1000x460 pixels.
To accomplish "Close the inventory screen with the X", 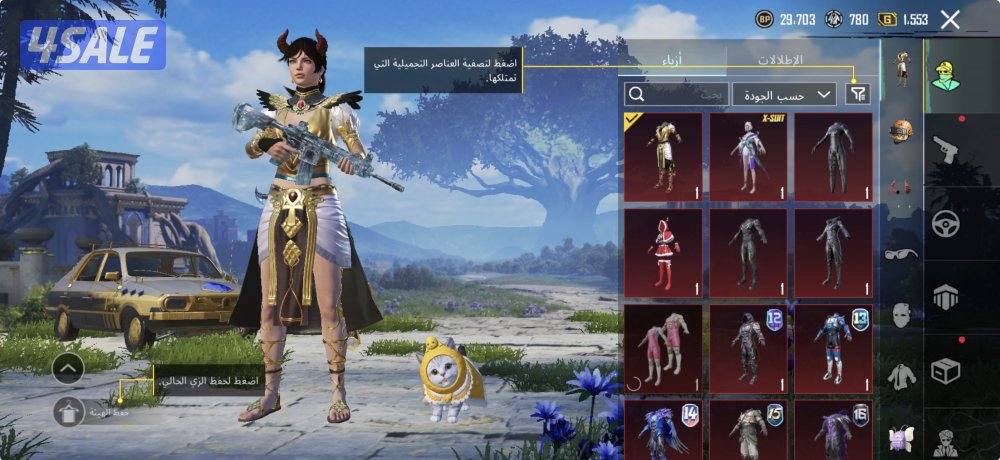I will click(x=950, y=19).
